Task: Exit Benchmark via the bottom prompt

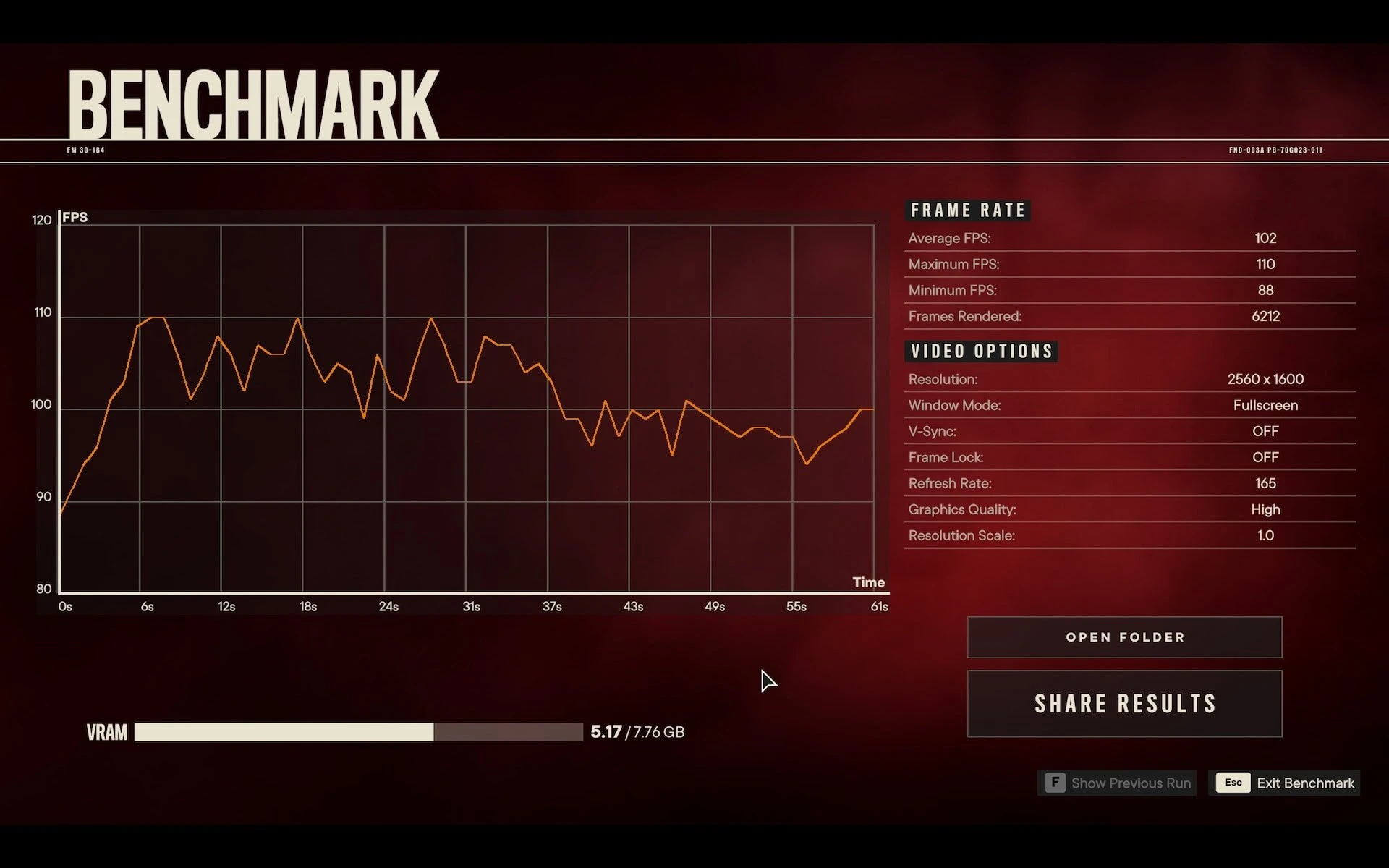Action: tap(1285, 783)
